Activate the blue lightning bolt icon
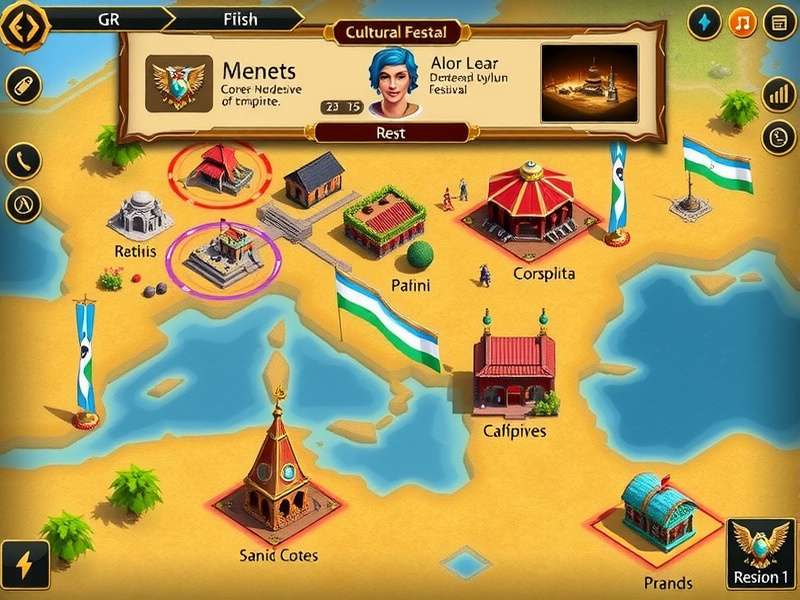The width and height of the screenshot is (800, 600). [x=706, y=22]
